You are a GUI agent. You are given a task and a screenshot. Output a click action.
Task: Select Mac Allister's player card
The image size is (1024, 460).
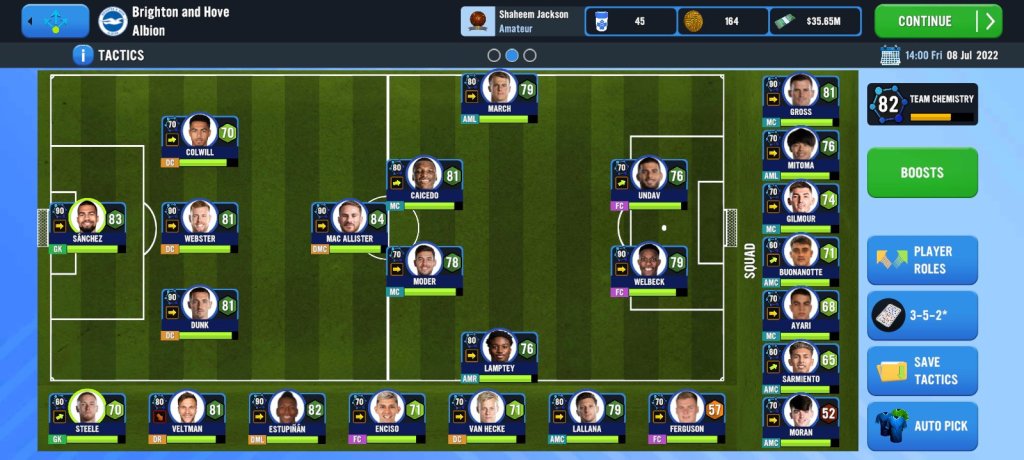coord(349,225)
